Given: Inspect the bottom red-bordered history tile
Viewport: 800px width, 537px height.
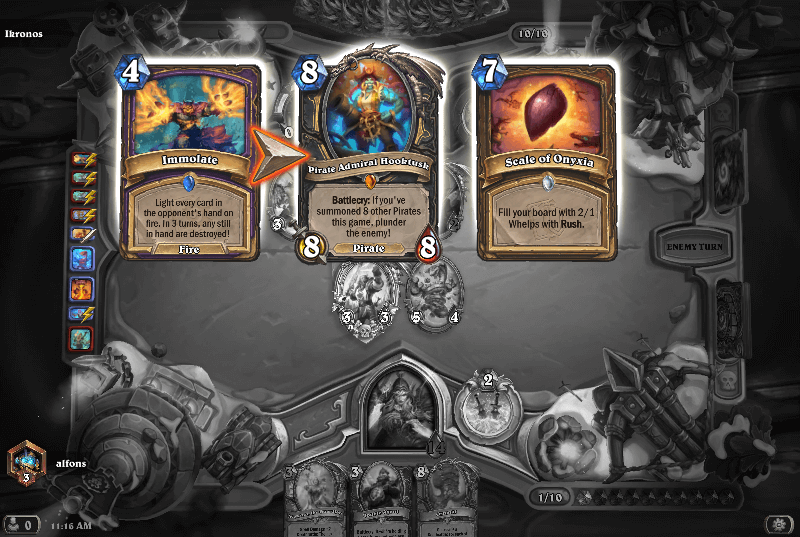Looking at the screenshot, I should click(x=82, y=339).
